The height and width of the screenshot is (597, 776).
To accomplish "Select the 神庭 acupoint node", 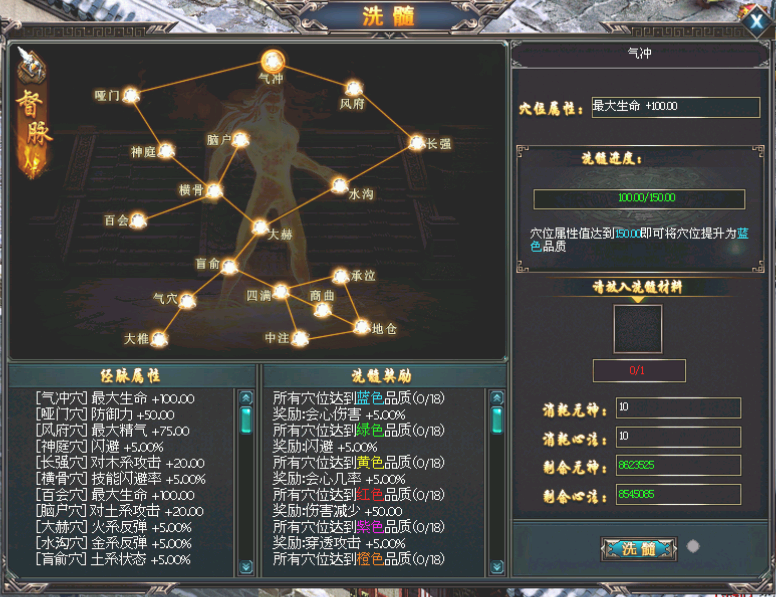I will coord(167,151).
